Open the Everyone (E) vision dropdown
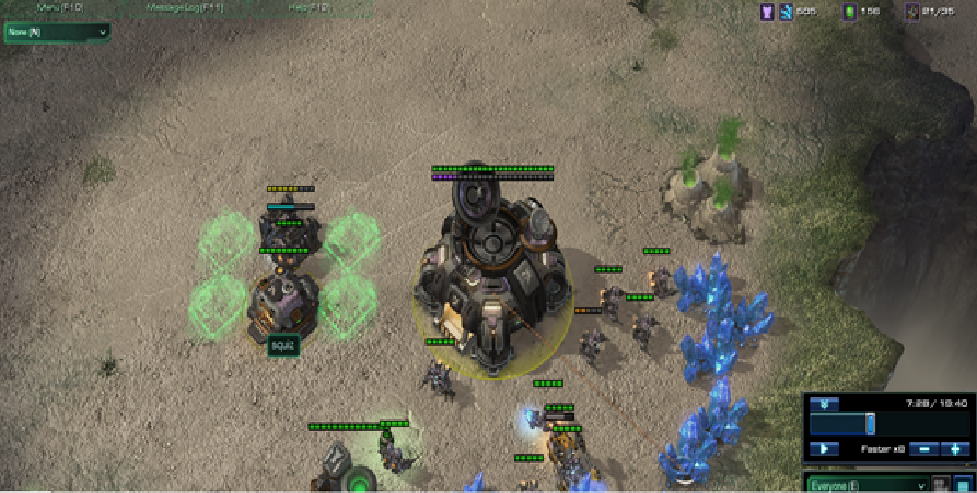Screen dimensions: 977x493 point(864,484)
